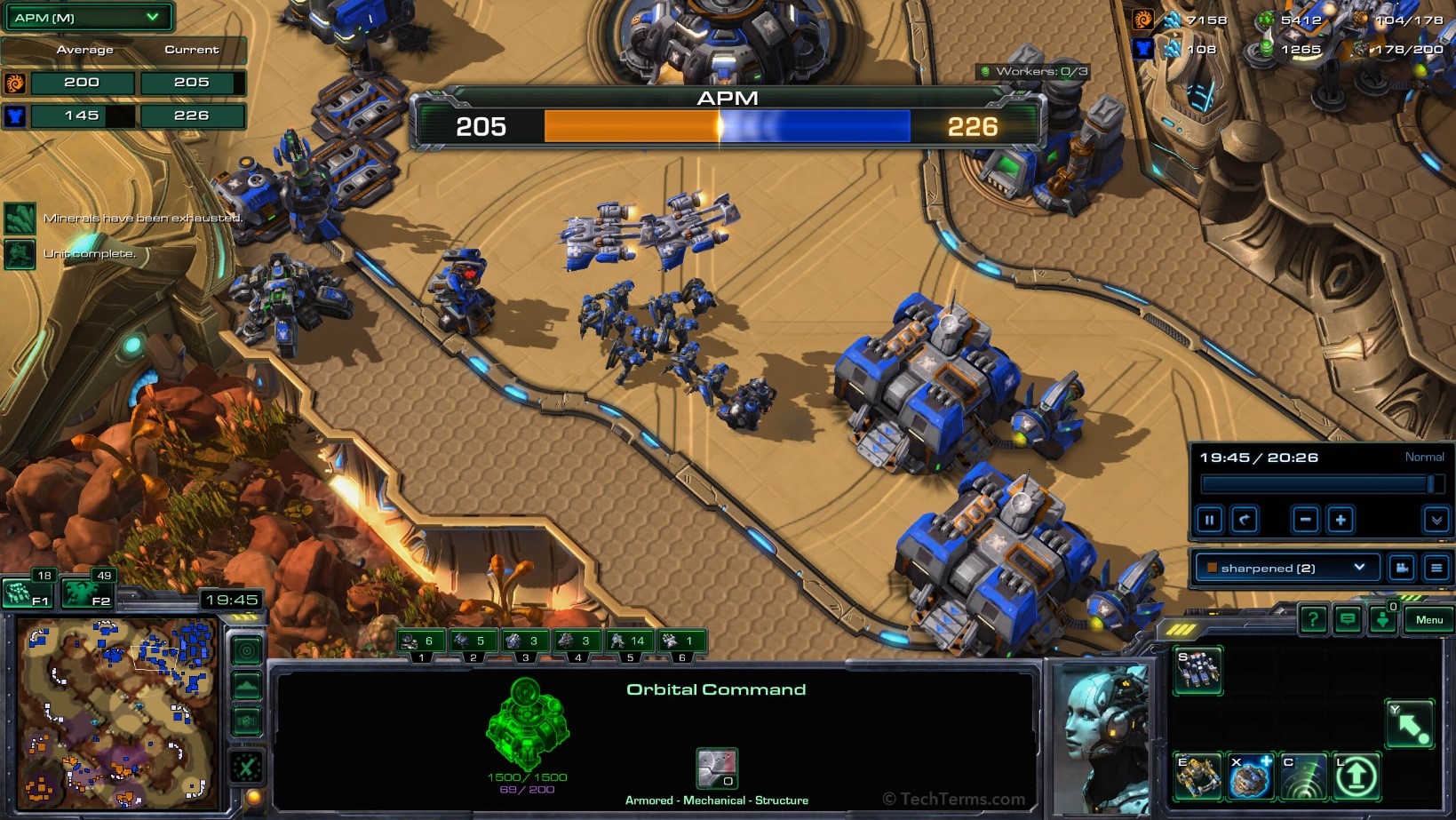The image size is (1456, 820).
Task: Click the replay rewind arrow button
Action: pyautogui.click(x=1245, y=520)
